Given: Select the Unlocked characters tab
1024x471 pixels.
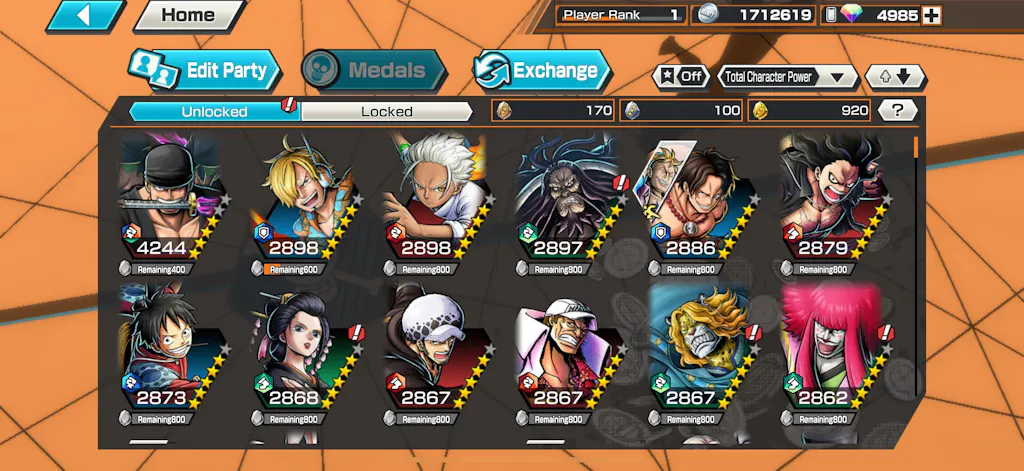Looking at the screenshot, I should (x=214, y=111).
